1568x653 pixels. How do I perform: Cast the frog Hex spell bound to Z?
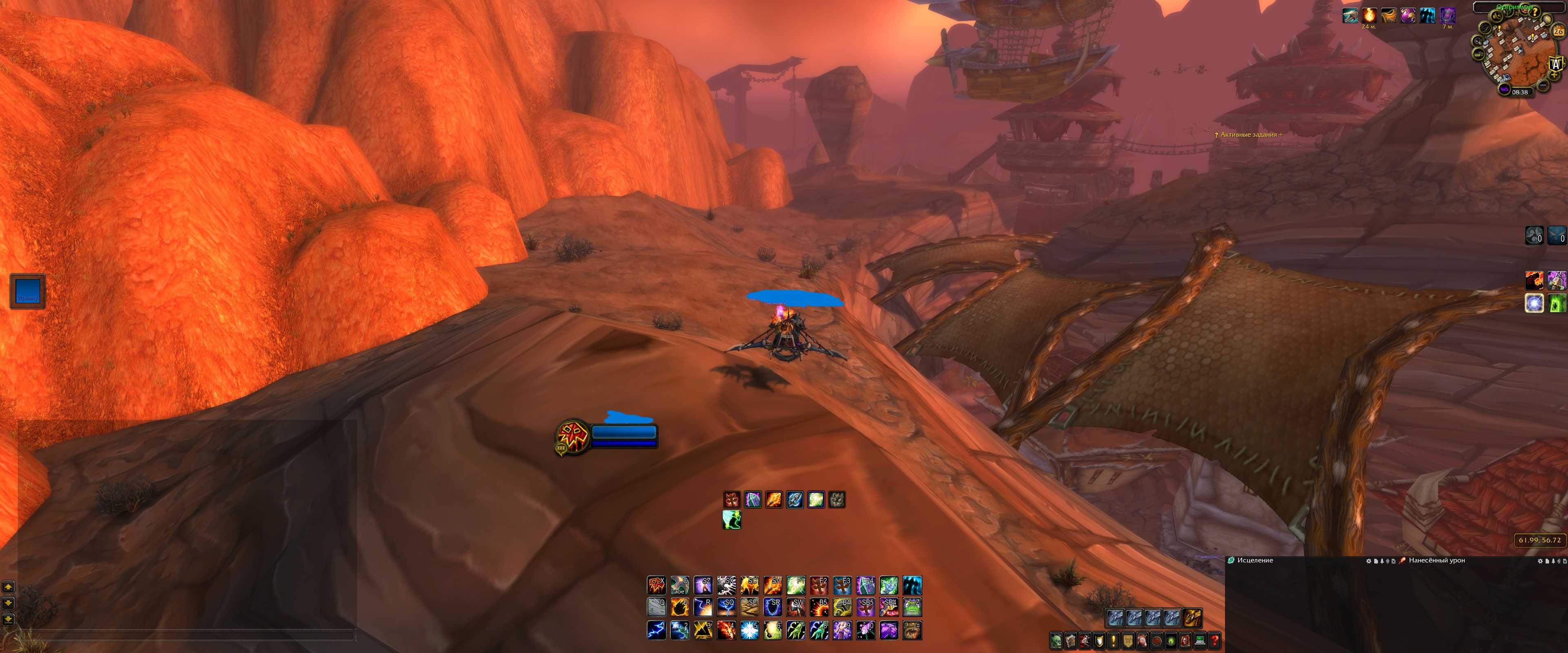click(x=912, y=607)
